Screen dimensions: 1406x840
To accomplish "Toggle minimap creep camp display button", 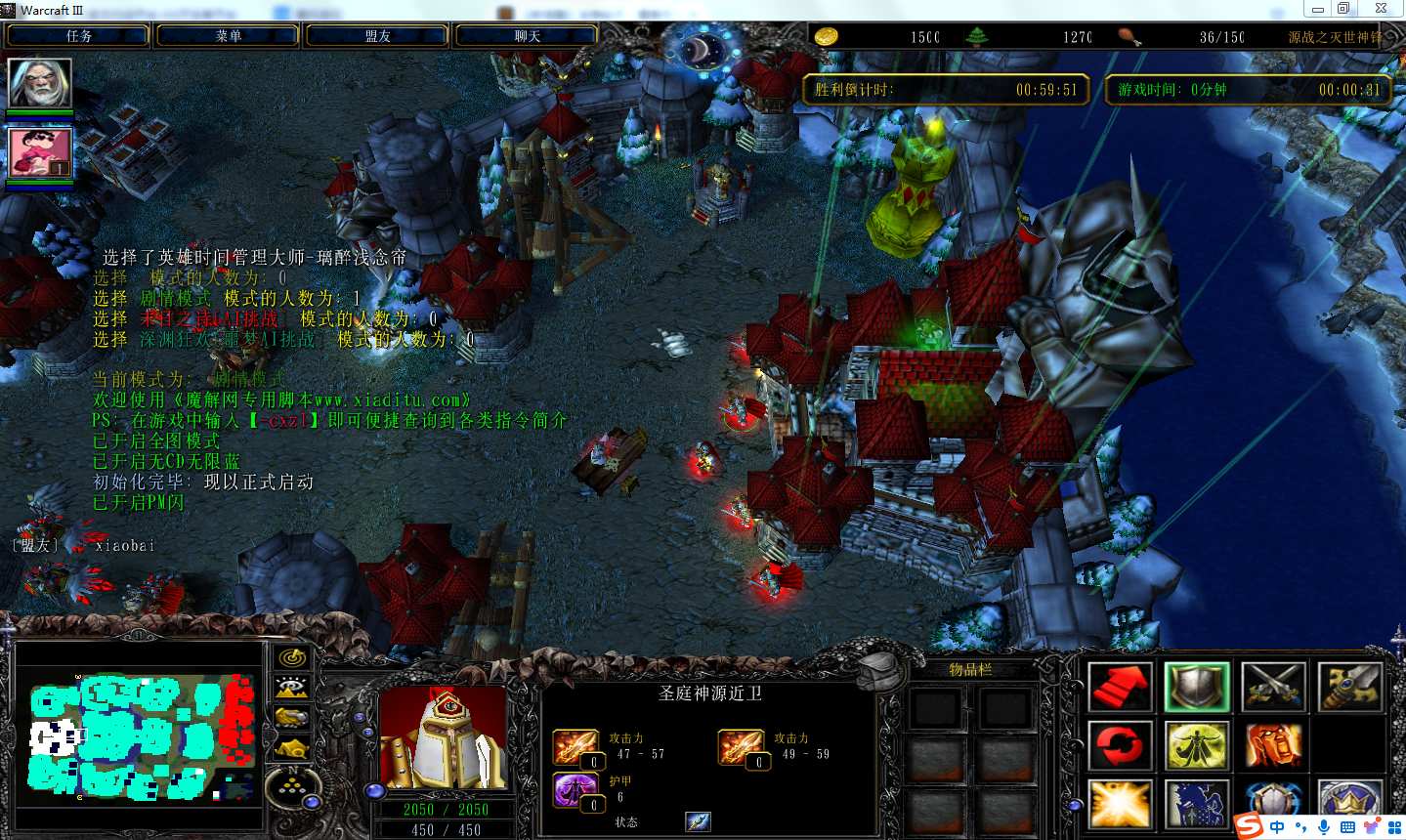I will click(291, 748).
